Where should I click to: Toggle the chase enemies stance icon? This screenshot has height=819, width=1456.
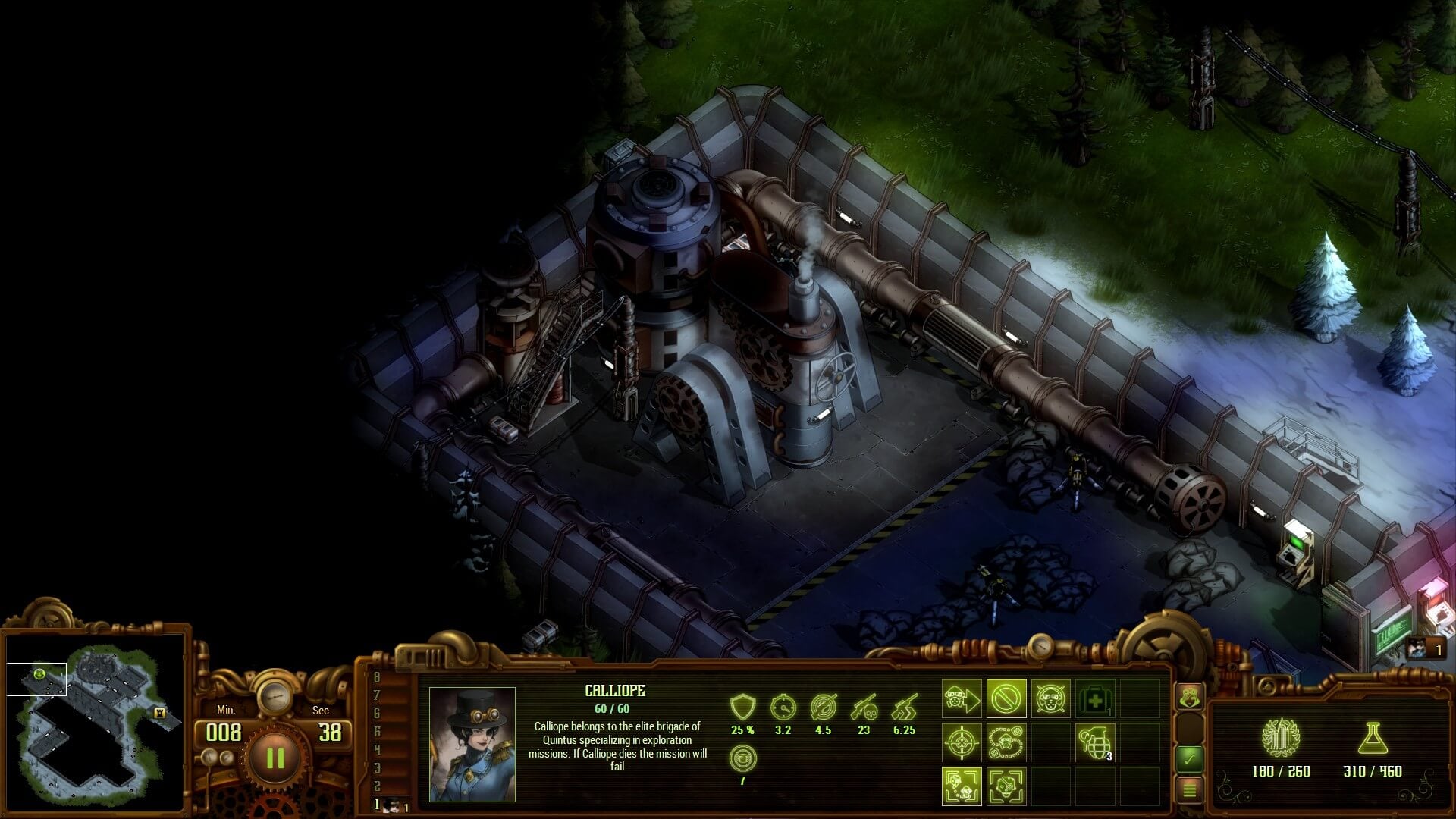tap(962, 786)
